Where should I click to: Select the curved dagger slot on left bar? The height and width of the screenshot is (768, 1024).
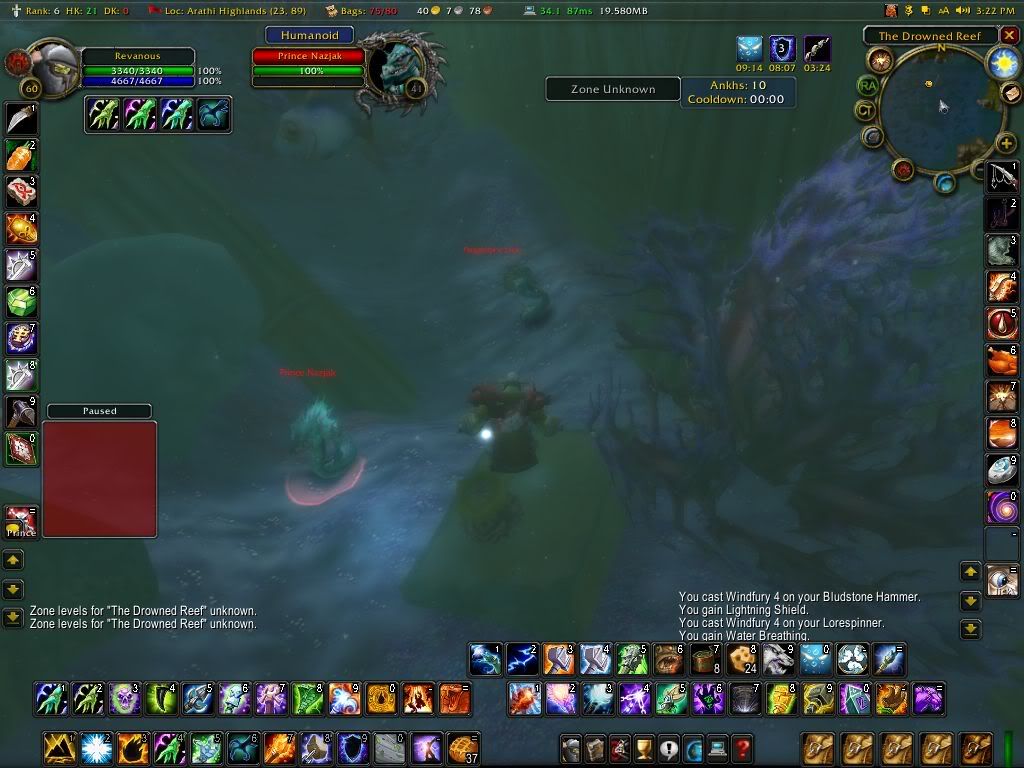(21, 119)
